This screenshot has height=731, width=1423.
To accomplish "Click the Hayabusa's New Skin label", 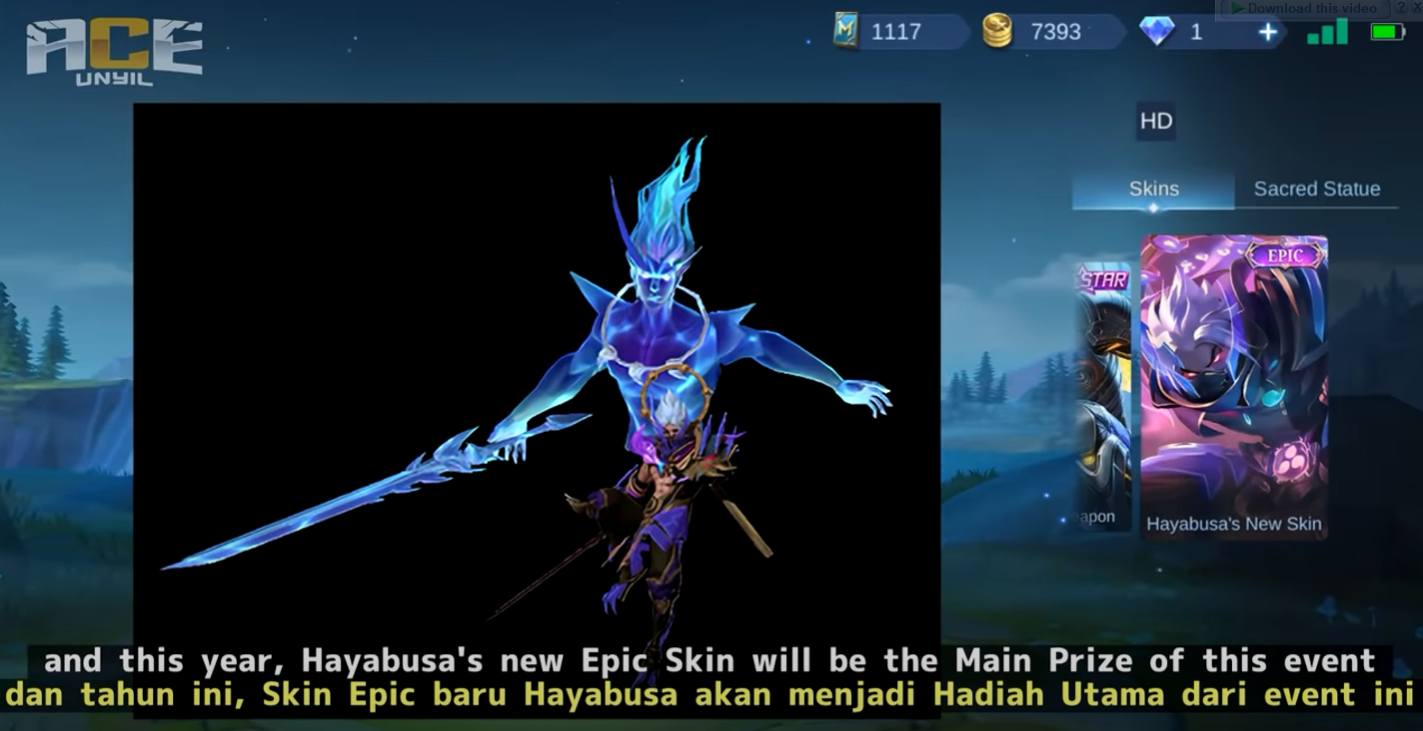I will point(1236,523).
